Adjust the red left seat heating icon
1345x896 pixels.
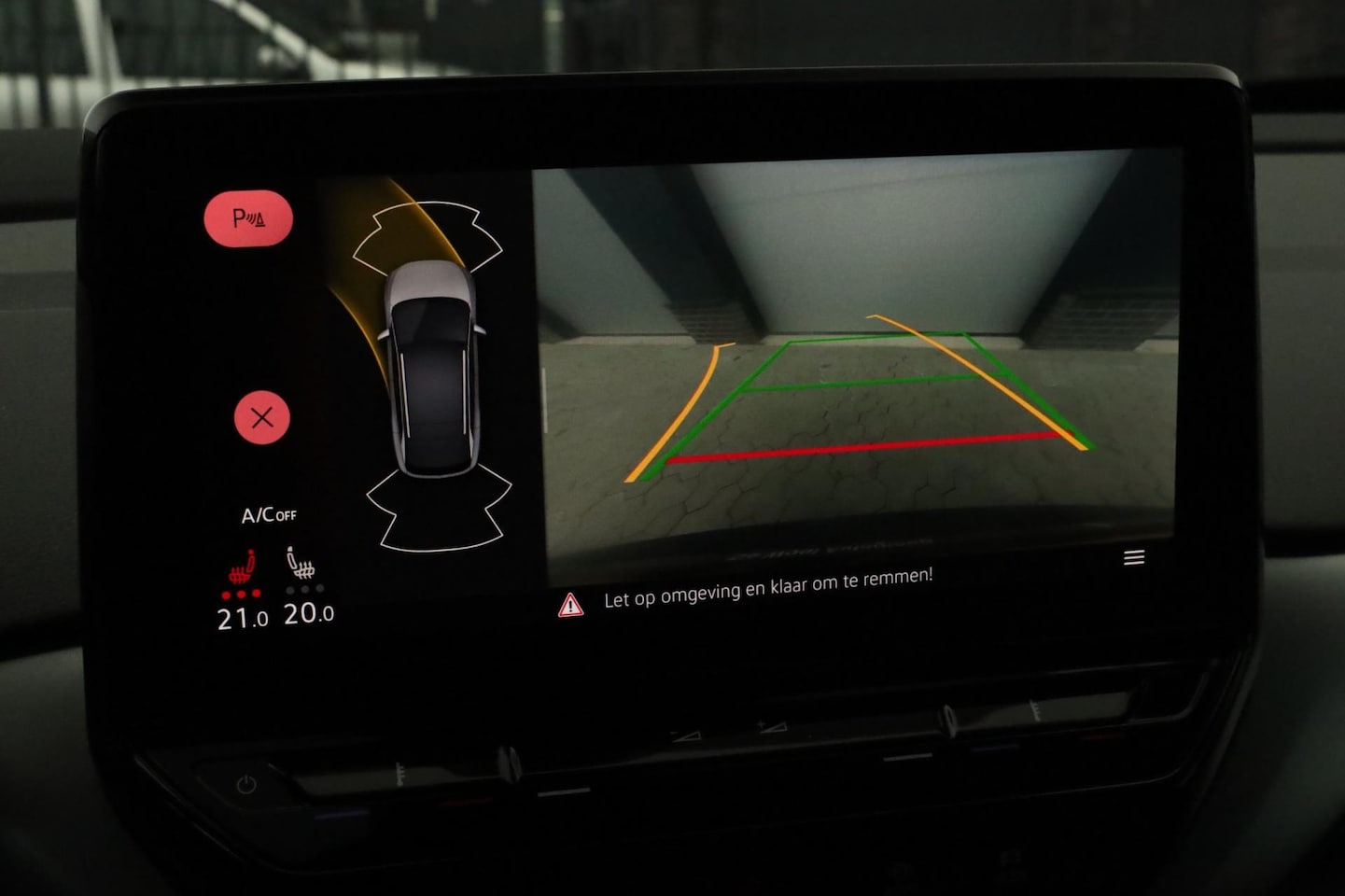click(x=243, y=569)
